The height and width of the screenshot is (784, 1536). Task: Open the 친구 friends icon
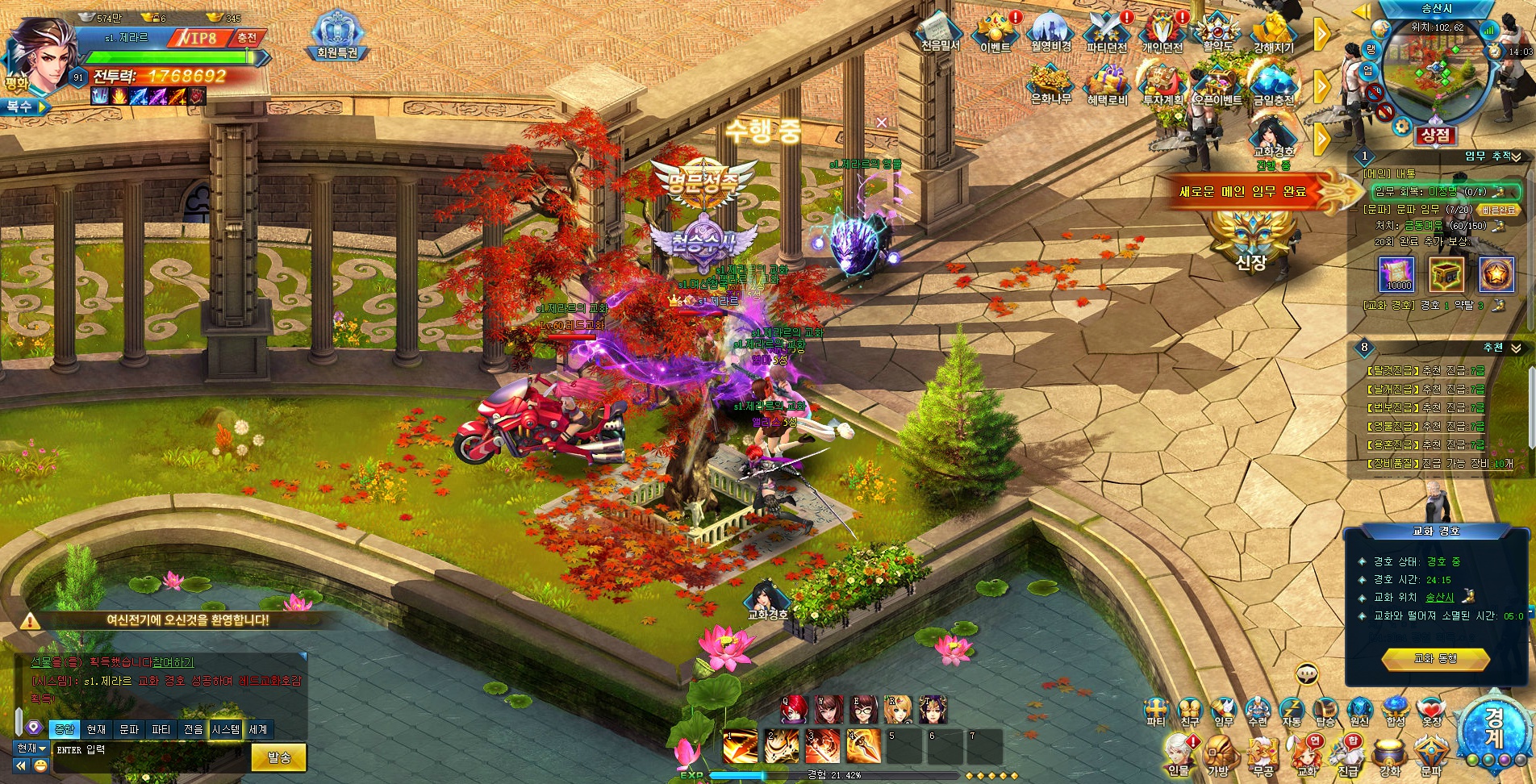click(1190, 711)
